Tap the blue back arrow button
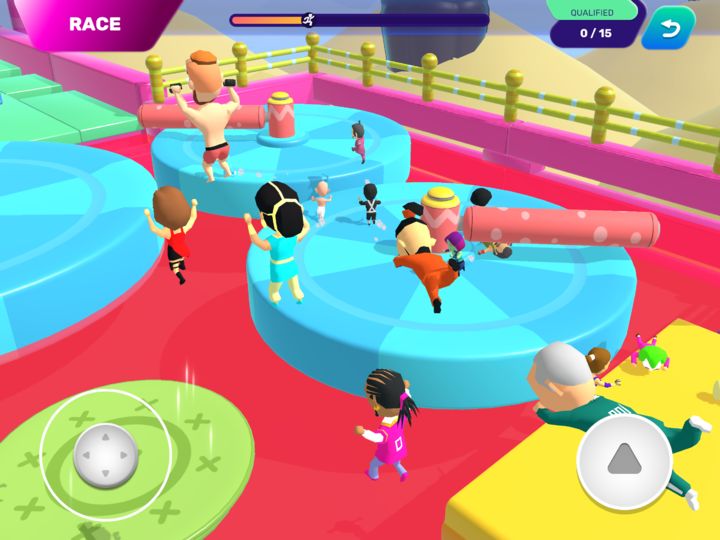 click(668, 29)
